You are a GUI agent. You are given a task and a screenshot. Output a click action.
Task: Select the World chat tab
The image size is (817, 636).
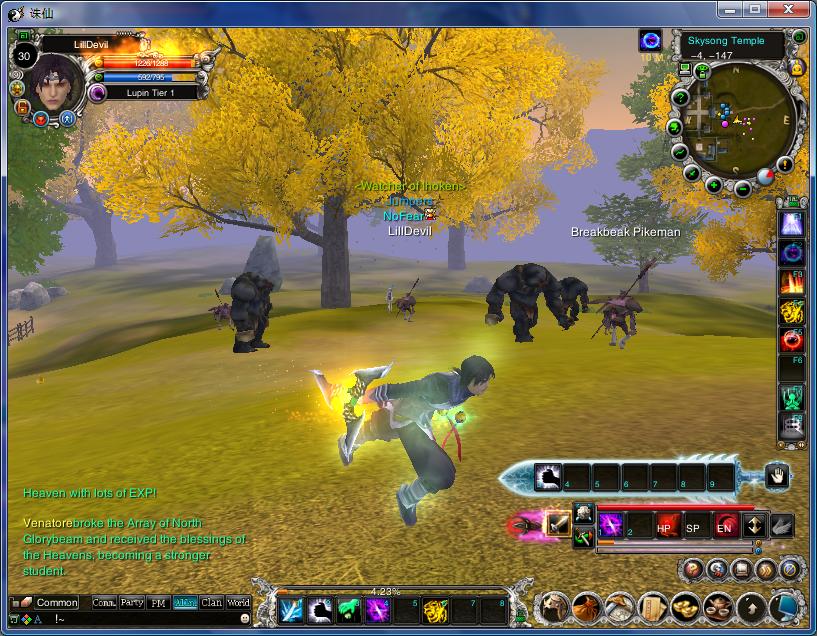coord(238,603)
